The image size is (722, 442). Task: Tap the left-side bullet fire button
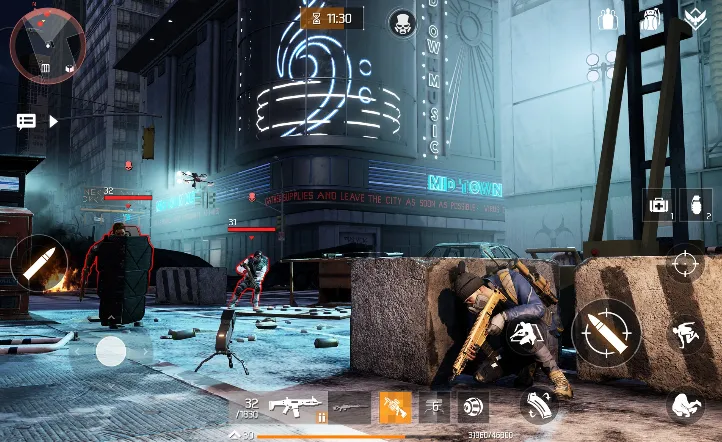(39, 263)
